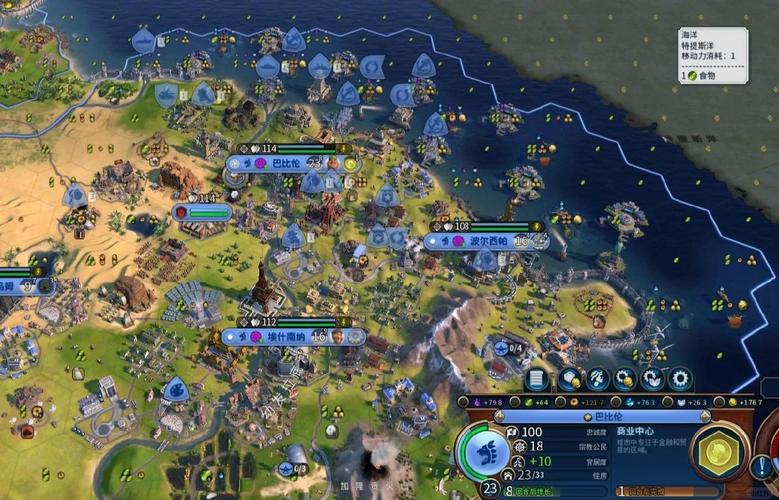Open the manage citizens button
779x500 pixels.
pyautogui.click(x=599, y=379)
